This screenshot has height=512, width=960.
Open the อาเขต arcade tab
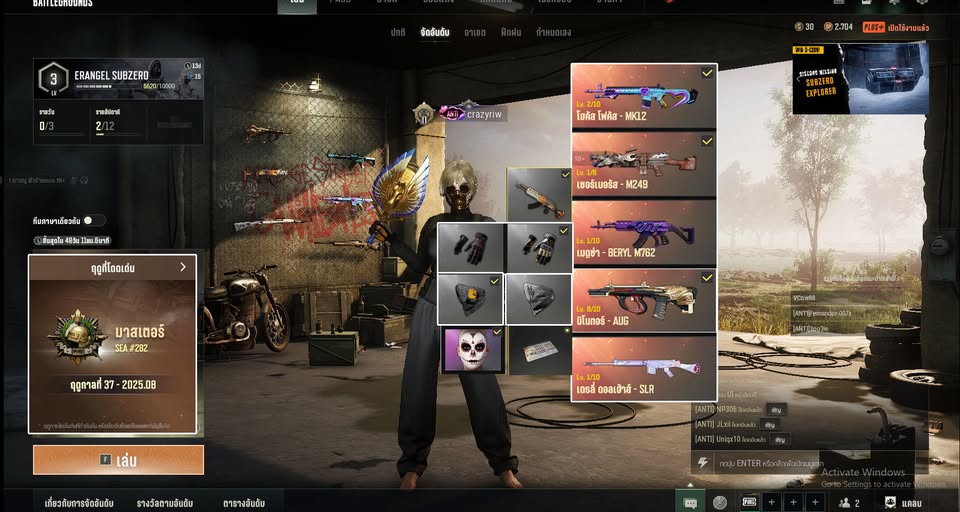pos(475,33)
